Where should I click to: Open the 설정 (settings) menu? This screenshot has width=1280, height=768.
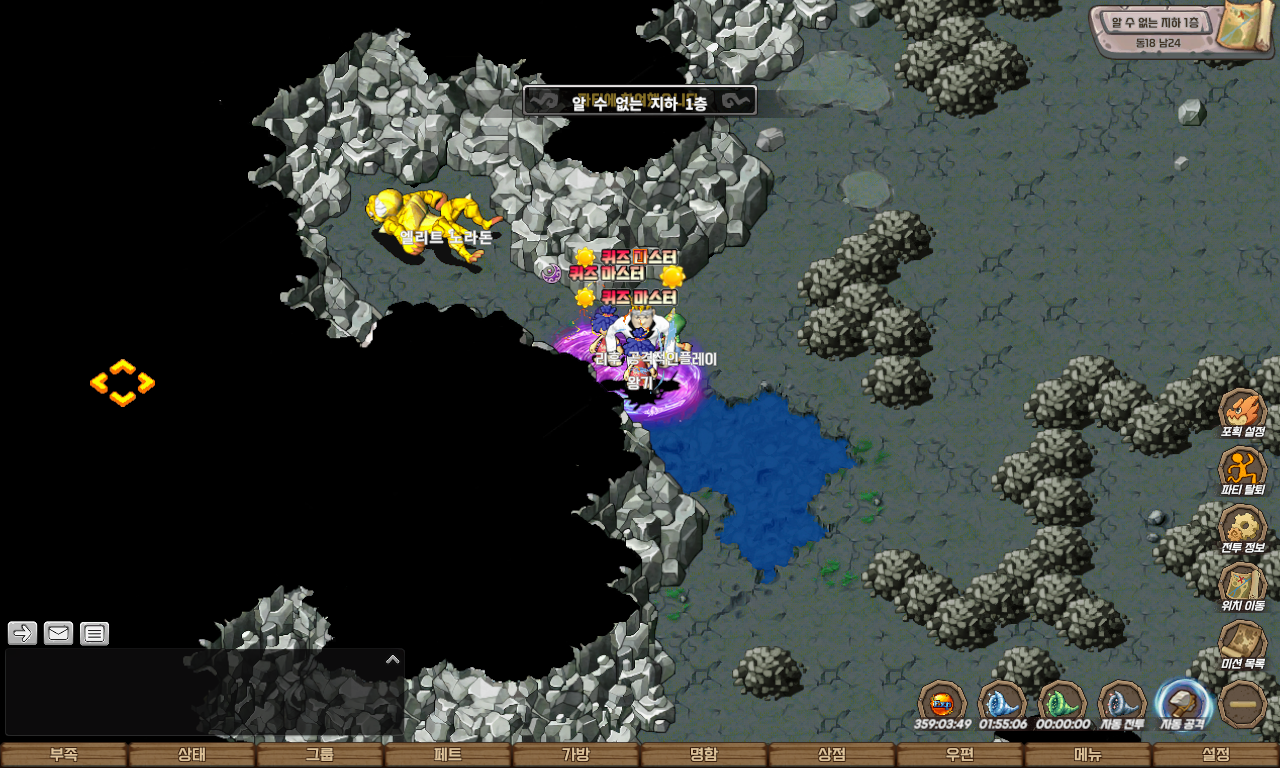(1216, 755)
